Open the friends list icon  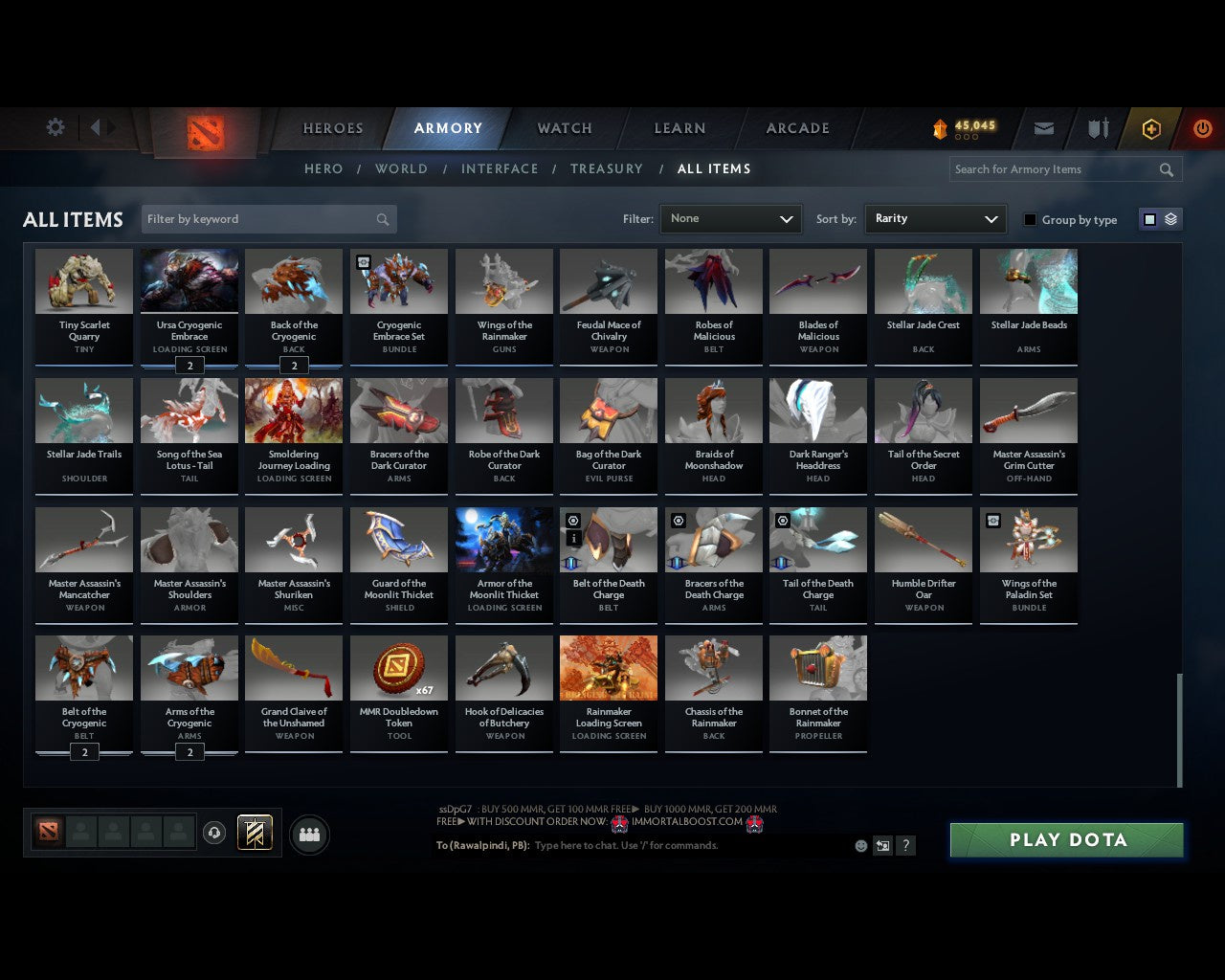[x=309, y=834]
